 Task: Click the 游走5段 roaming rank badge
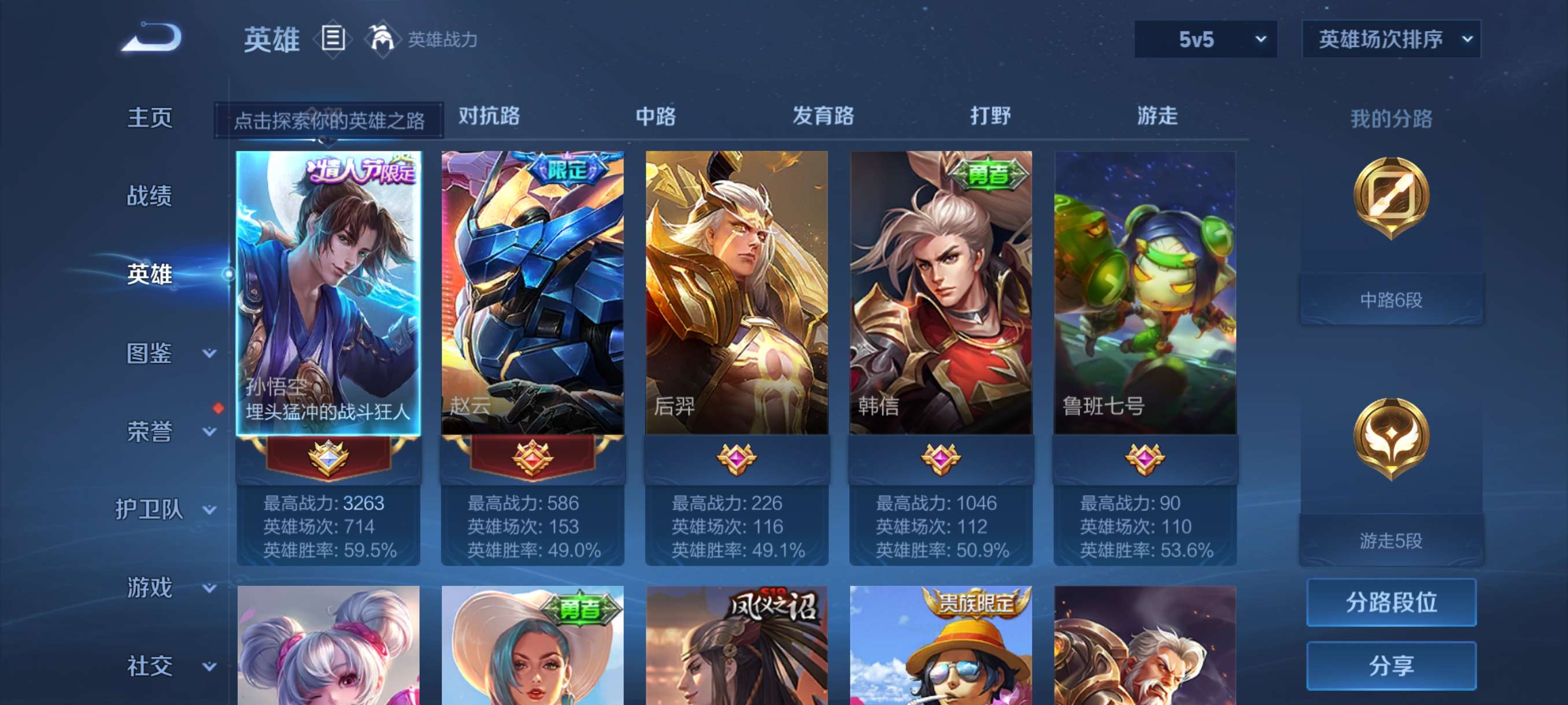[x=1393, y=438]
